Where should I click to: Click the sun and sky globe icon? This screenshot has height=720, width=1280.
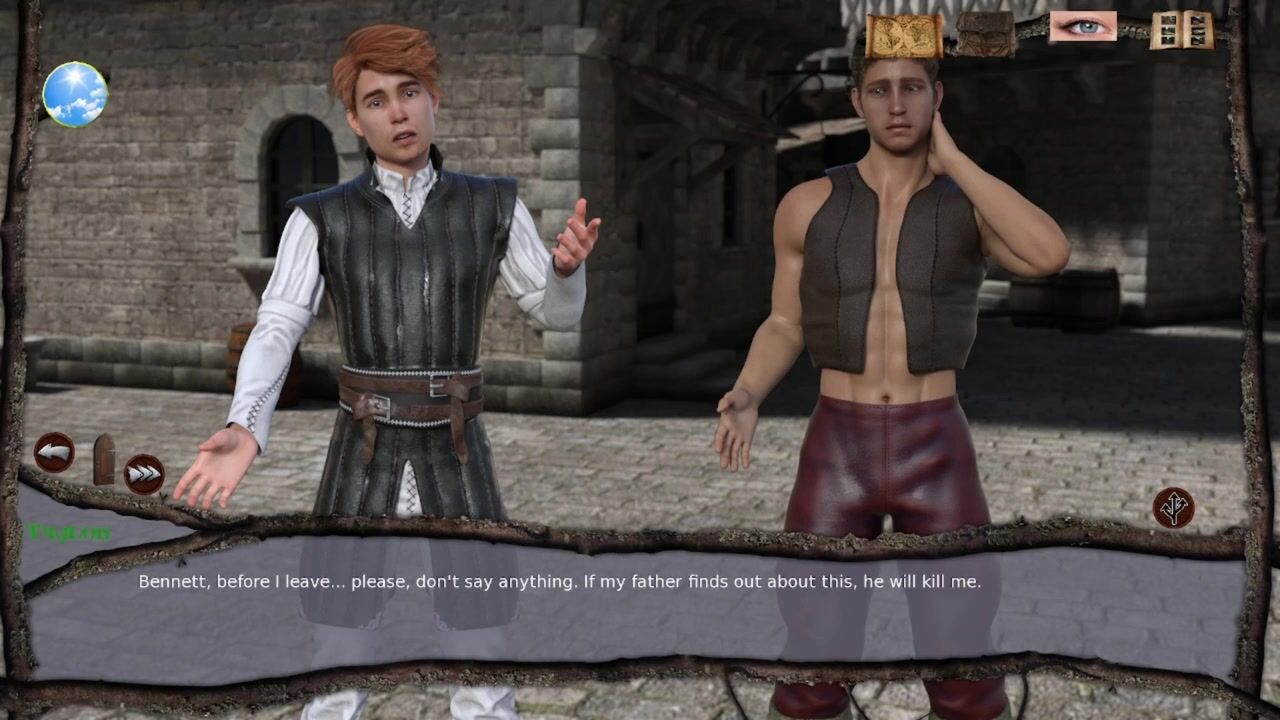coord(75,94)
